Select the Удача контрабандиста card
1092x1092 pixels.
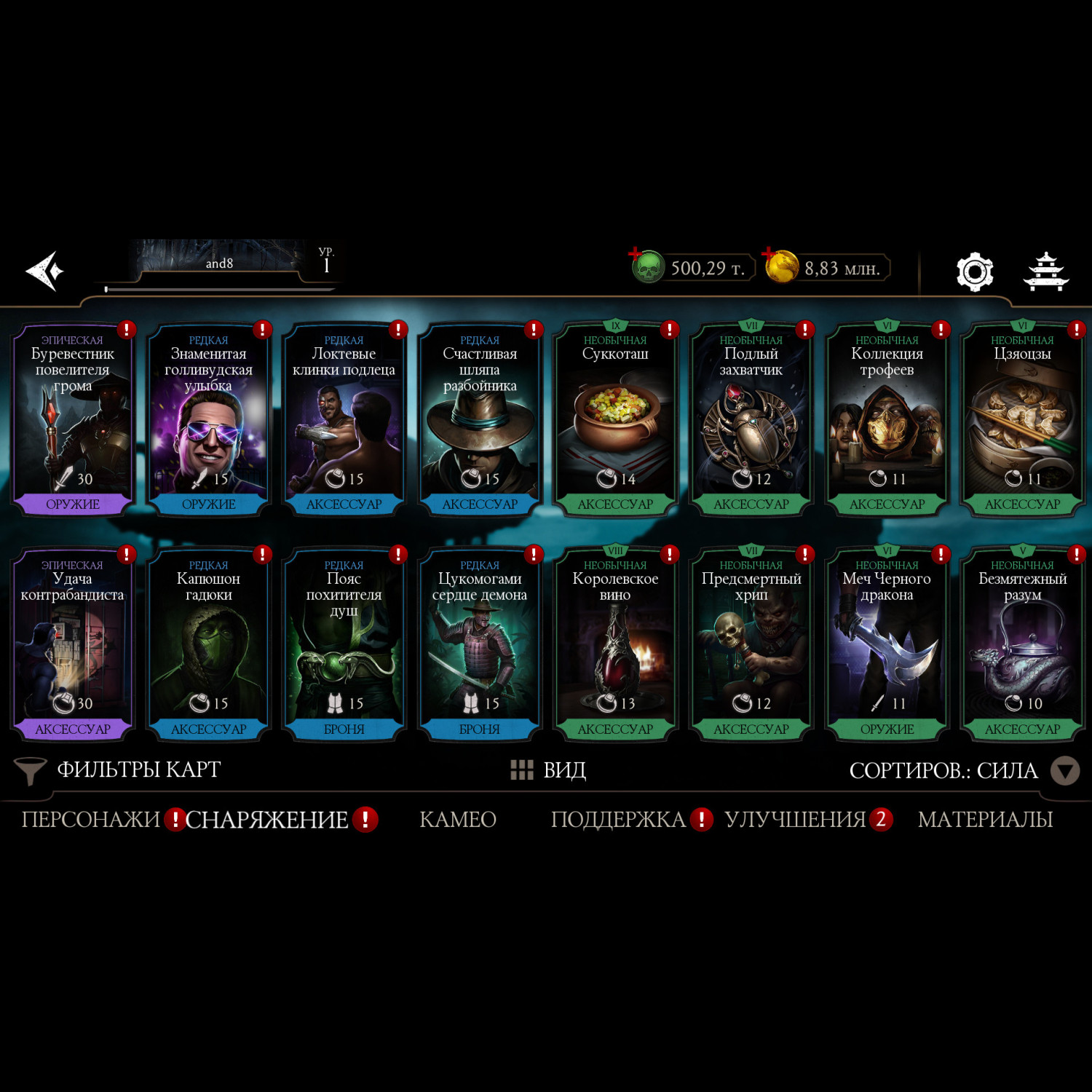tap(72, 645)
